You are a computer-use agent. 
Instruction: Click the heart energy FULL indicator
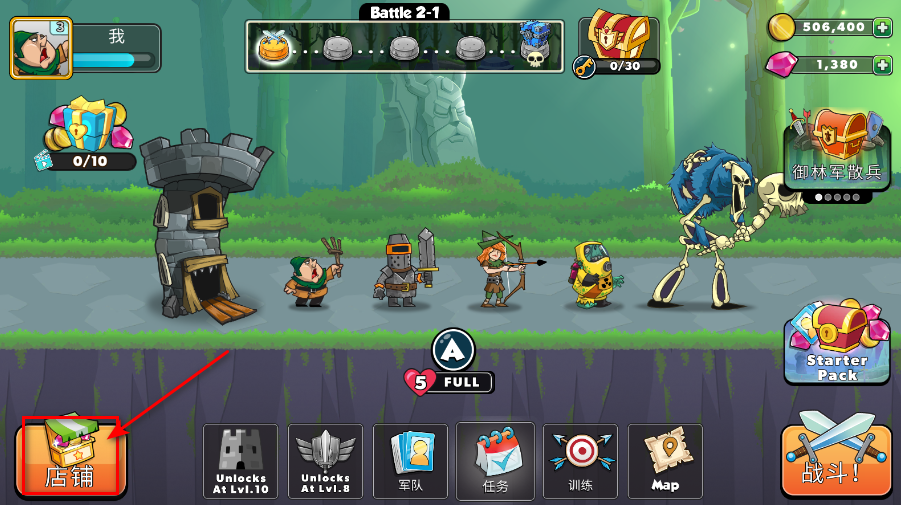pos(449,381)
